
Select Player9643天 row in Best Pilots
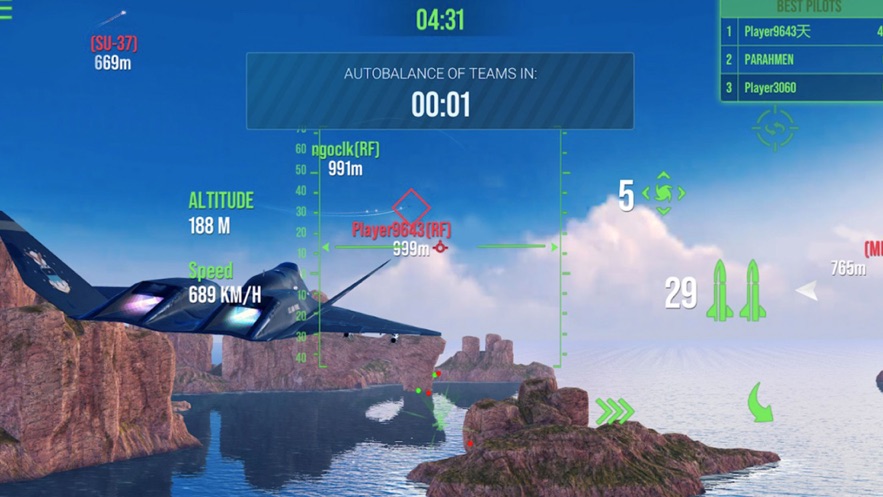click(x=801, y=32)
